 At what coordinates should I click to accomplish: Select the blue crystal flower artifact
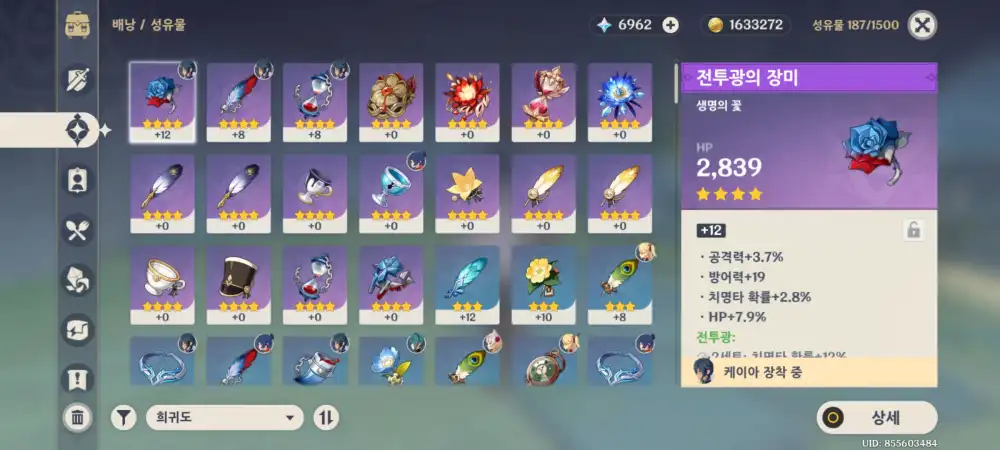click(619, 102)
